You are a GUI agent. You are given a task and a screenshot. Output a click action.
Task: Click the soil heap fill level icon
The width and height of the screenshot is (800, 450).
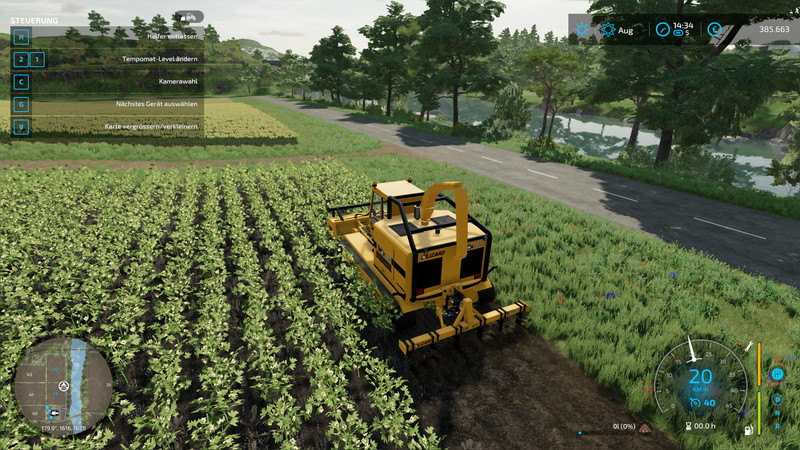tap(646, 429)
